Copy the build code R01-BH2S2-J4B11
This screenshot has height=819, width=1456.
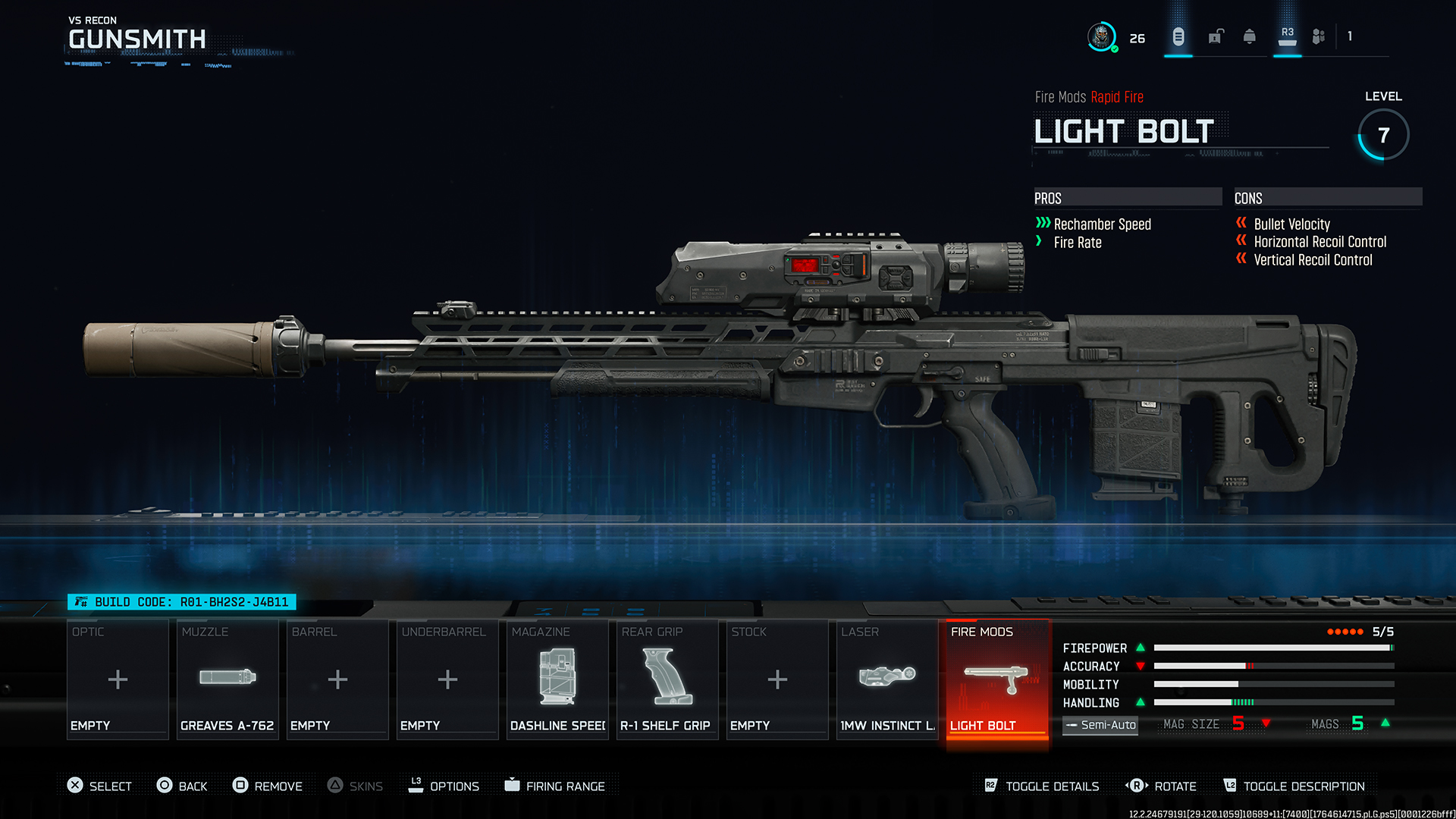point(182,602)
